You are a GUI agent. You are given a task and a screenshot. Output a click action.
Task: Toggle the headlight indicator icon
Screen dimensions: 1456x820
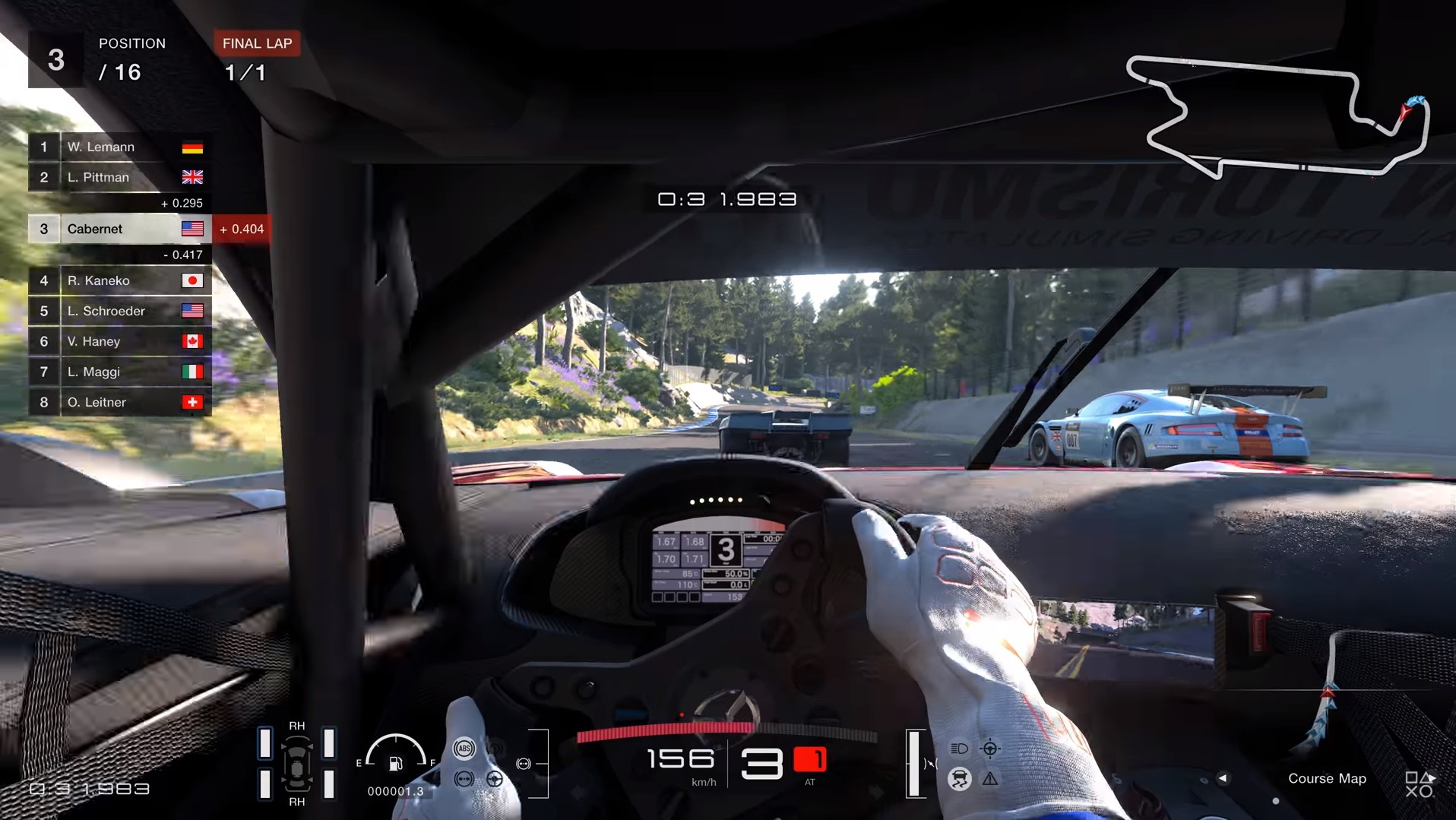[x=960, y=749]
